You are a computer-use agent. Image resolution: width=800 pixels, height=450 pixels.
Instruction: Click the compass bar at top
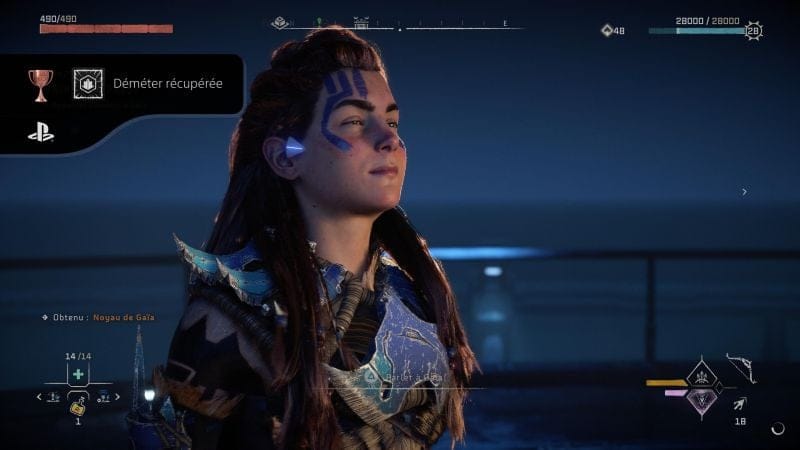tap(400, 24)
